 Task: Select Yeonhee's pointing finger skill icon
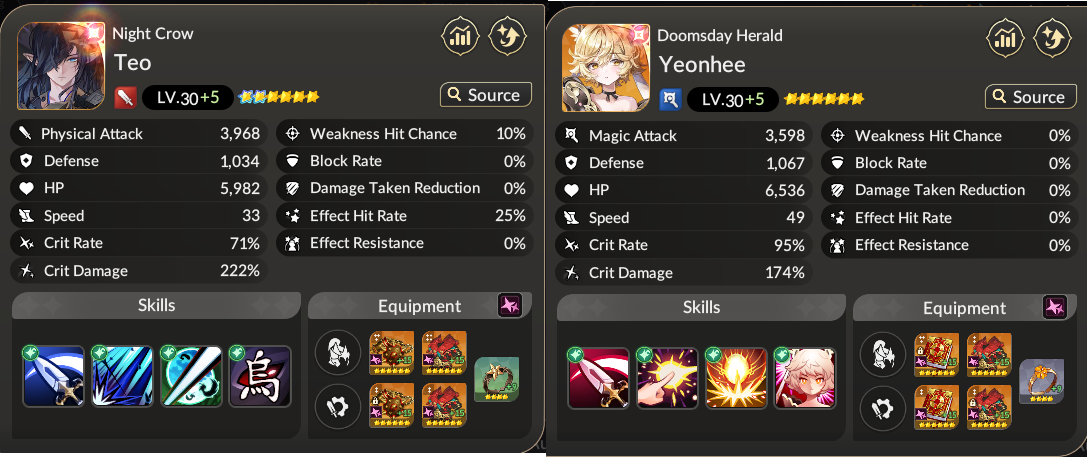click(667, 379)
